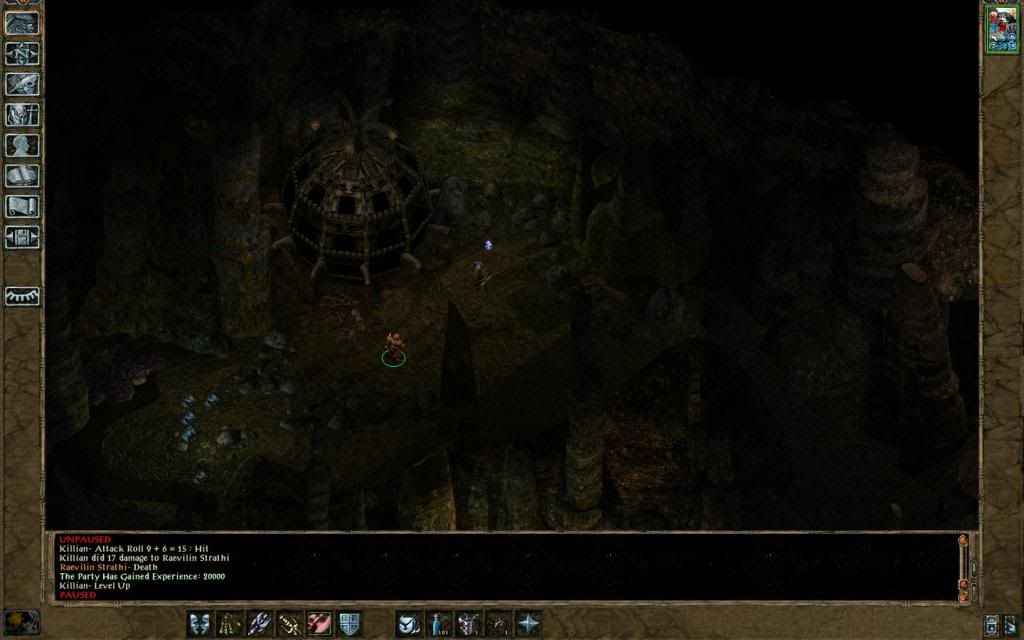Open the priest scroll button
This screenshot has height=640, width=1024.
pos(22,206)
